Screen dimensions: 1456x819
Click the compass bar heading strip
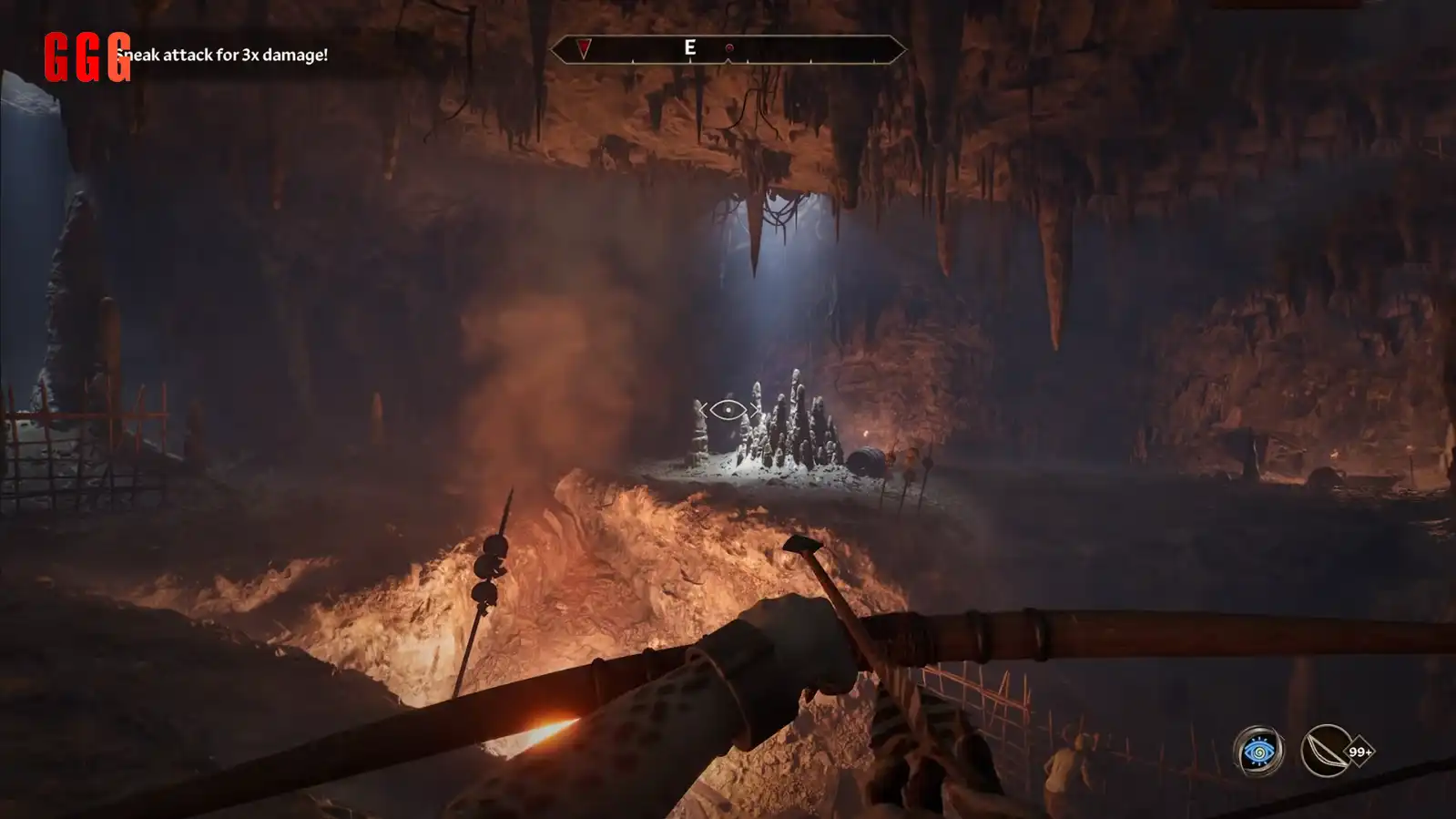(x=728, y=49)
